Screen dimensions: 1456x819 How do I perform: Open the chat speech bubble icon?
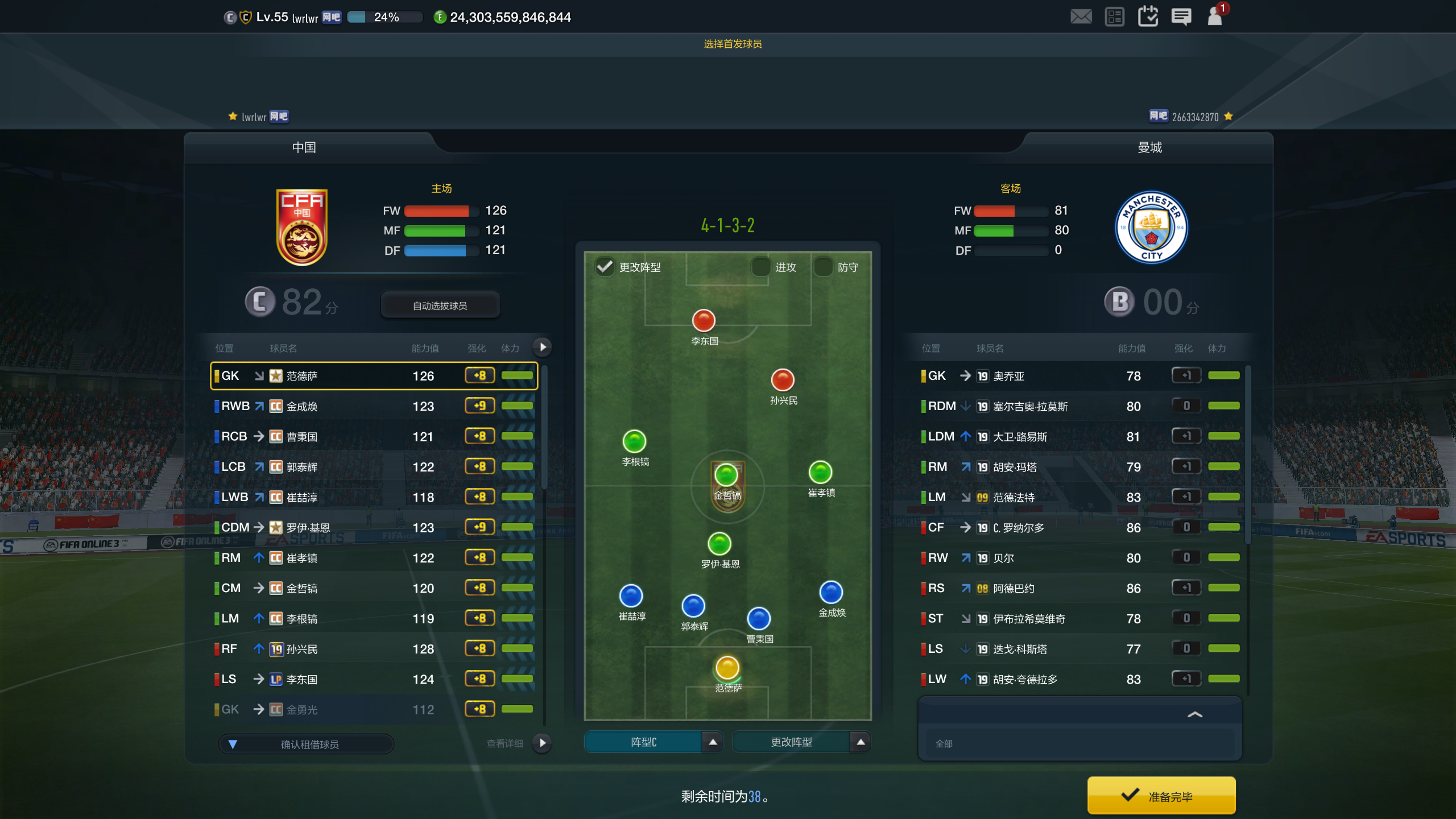pyautogui.click(x=1181, y=16)
